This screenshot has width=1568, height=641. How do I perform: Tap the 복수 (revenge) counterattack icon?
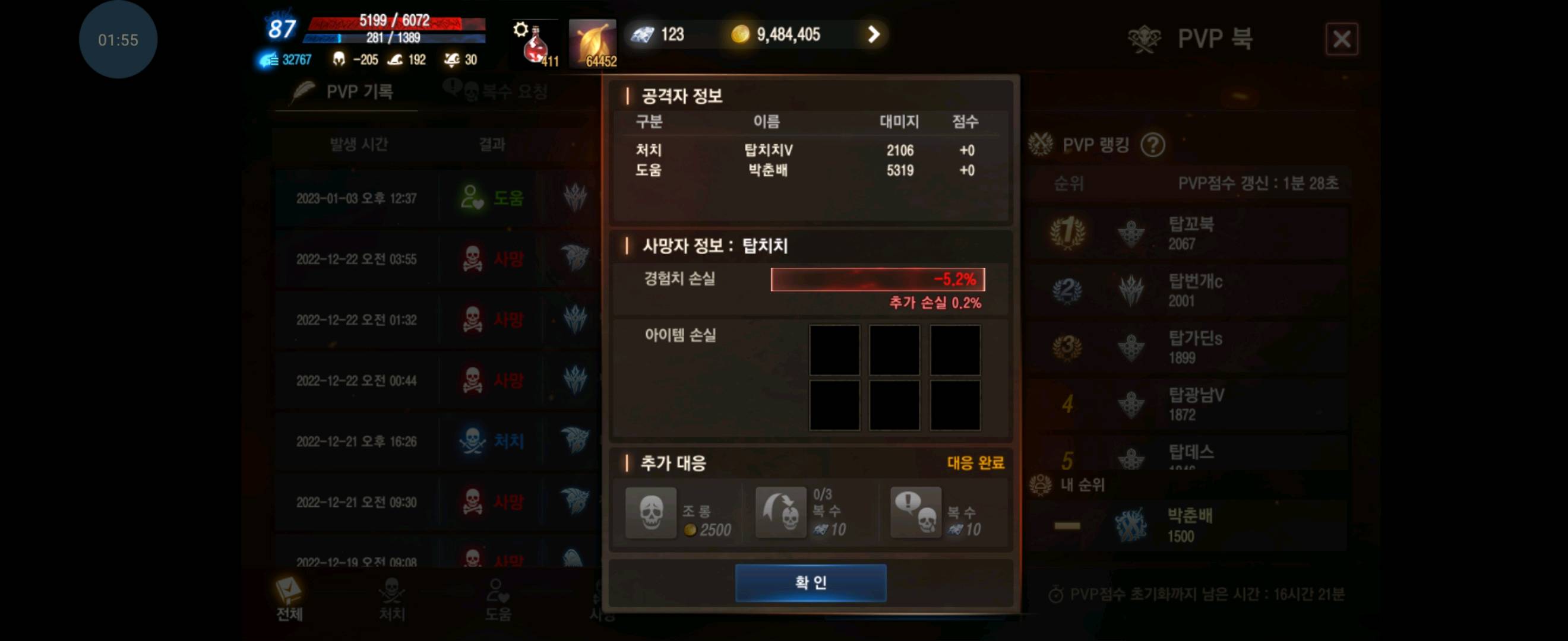pos(781,513)
